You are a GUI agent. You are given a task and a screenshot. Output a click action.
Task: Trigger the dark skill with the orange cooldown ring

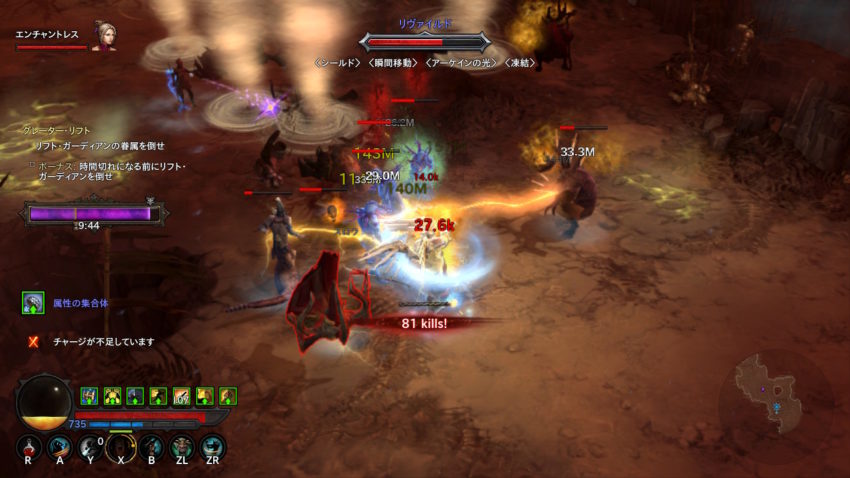pyautogui.click(x=121, y=447)
